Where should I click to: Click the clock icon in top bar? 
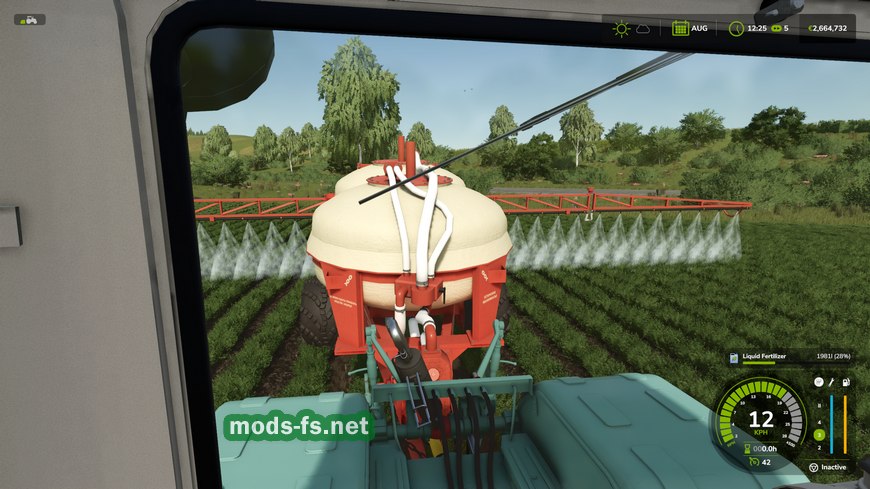[x=737, y=28]
